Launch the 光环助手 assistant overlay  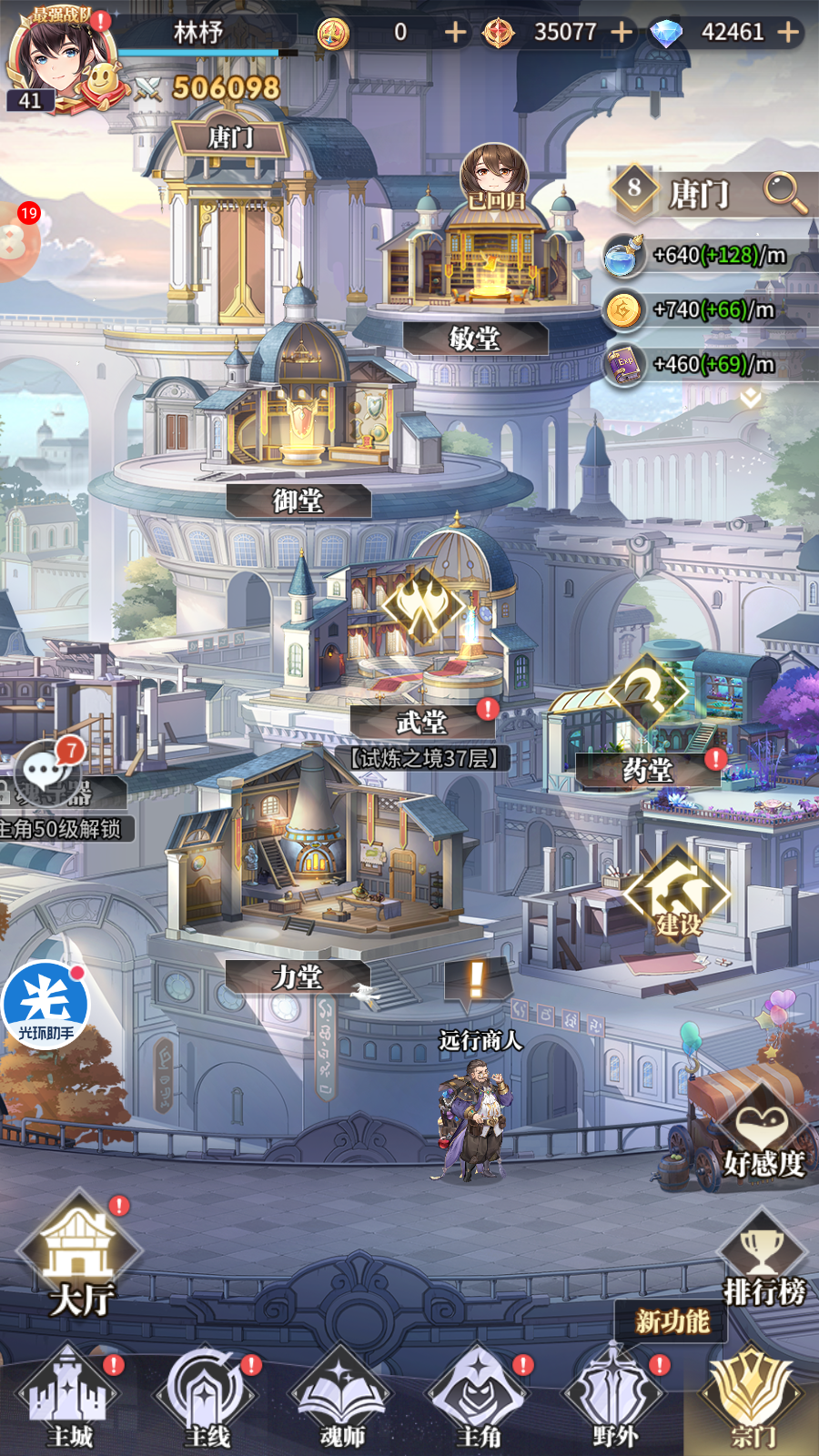coord(45,1006)
